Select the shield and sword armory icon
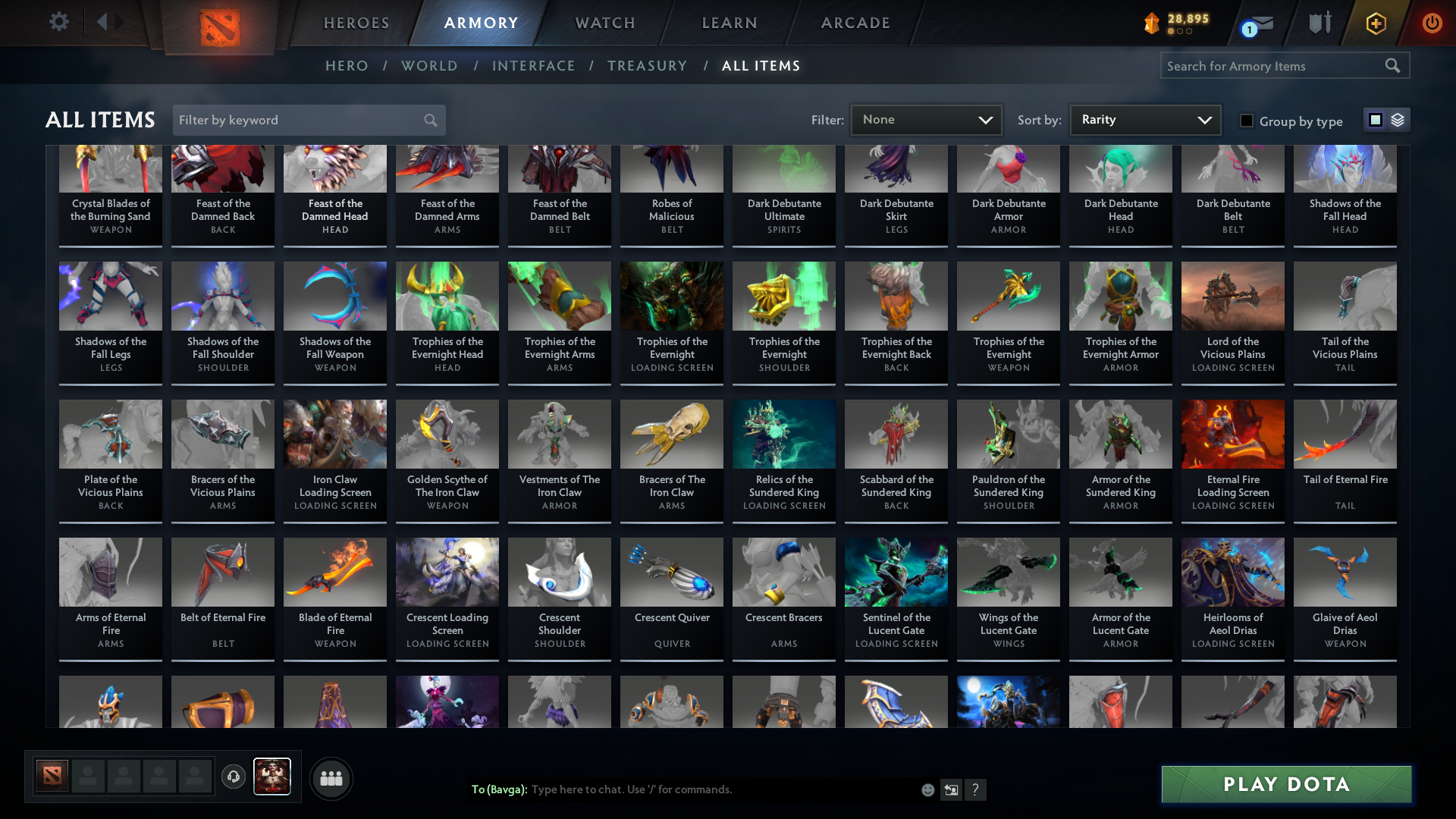The image size is (1456, 819). click(1319, 23)
